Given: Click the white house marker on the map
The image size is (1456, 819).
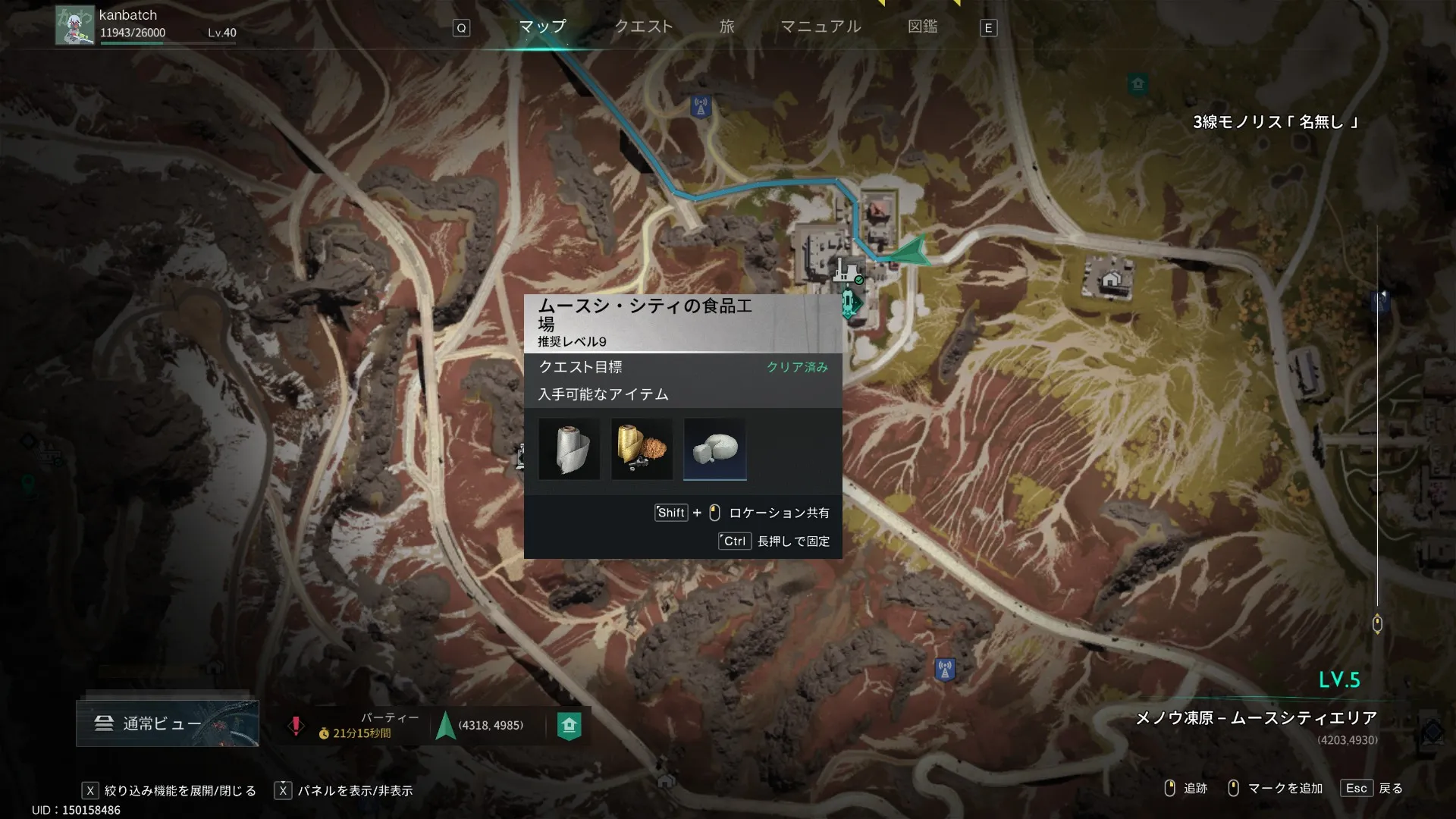Looking at the screenshot, I should pyautogui.click(x=1110, y=280).
